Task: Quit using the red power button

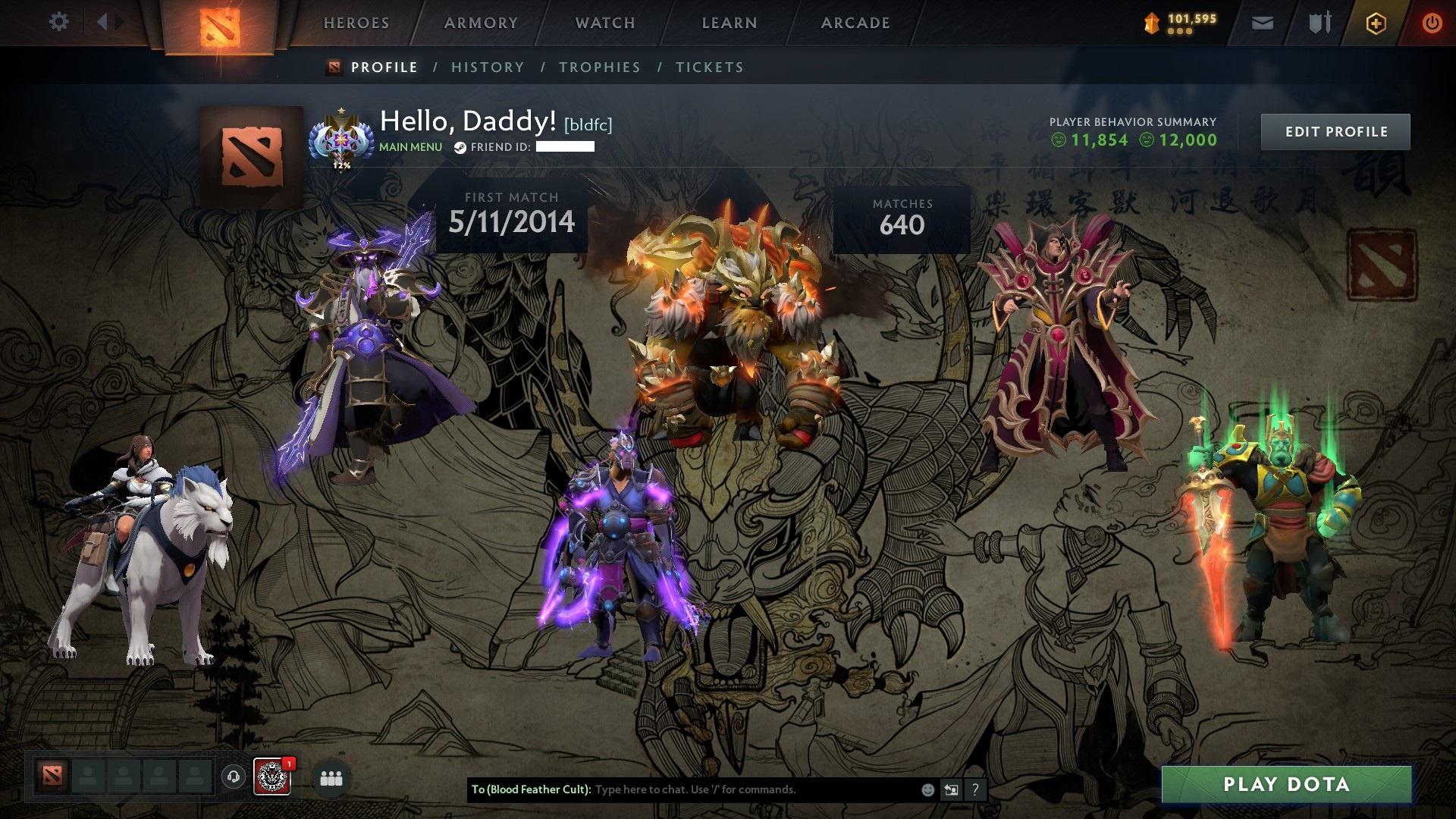Action: click(x=1432, y=24)
